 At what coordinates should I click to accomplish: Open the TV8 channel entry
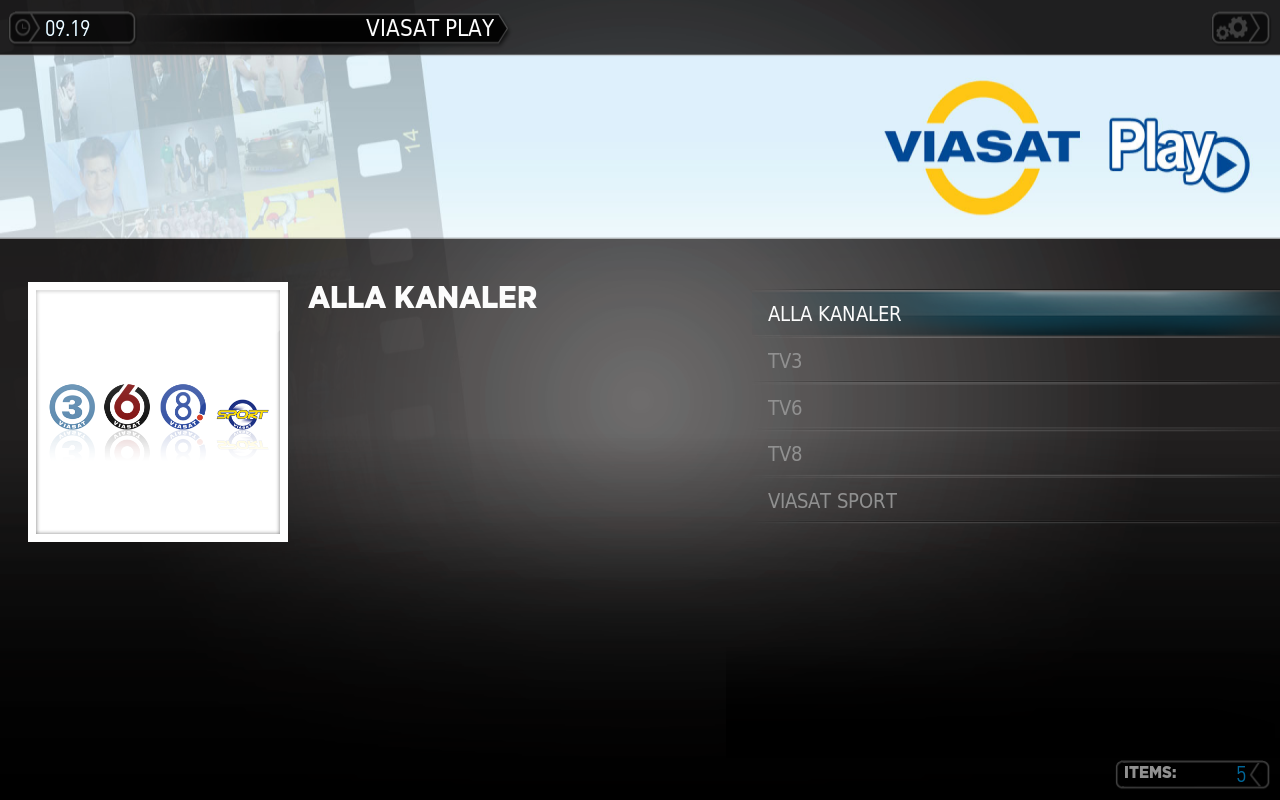coord(783,453)
